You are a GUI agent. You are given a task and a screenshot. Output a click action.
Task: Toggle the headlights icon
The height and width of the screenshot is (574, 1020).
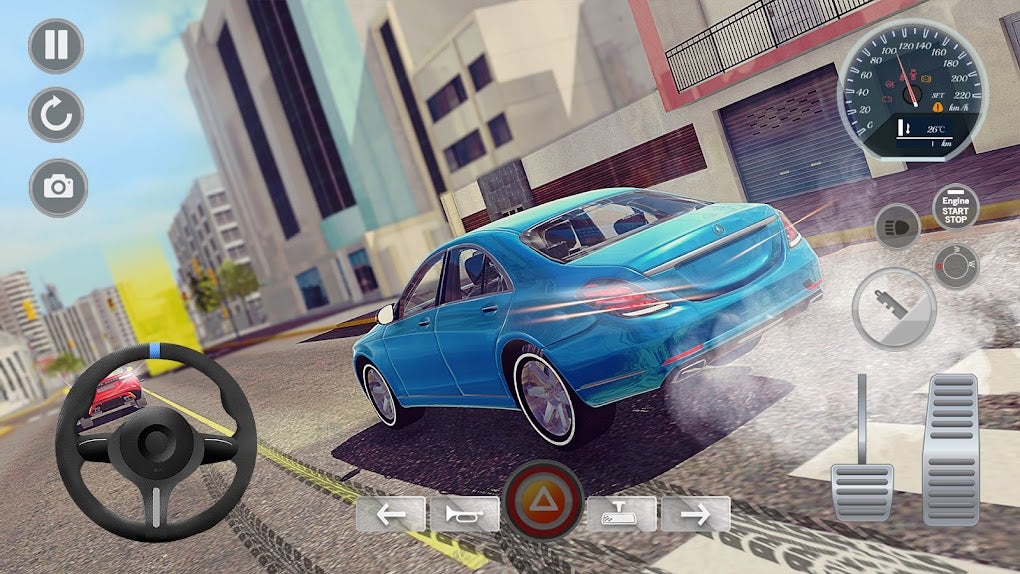click(x=897, y=226)
